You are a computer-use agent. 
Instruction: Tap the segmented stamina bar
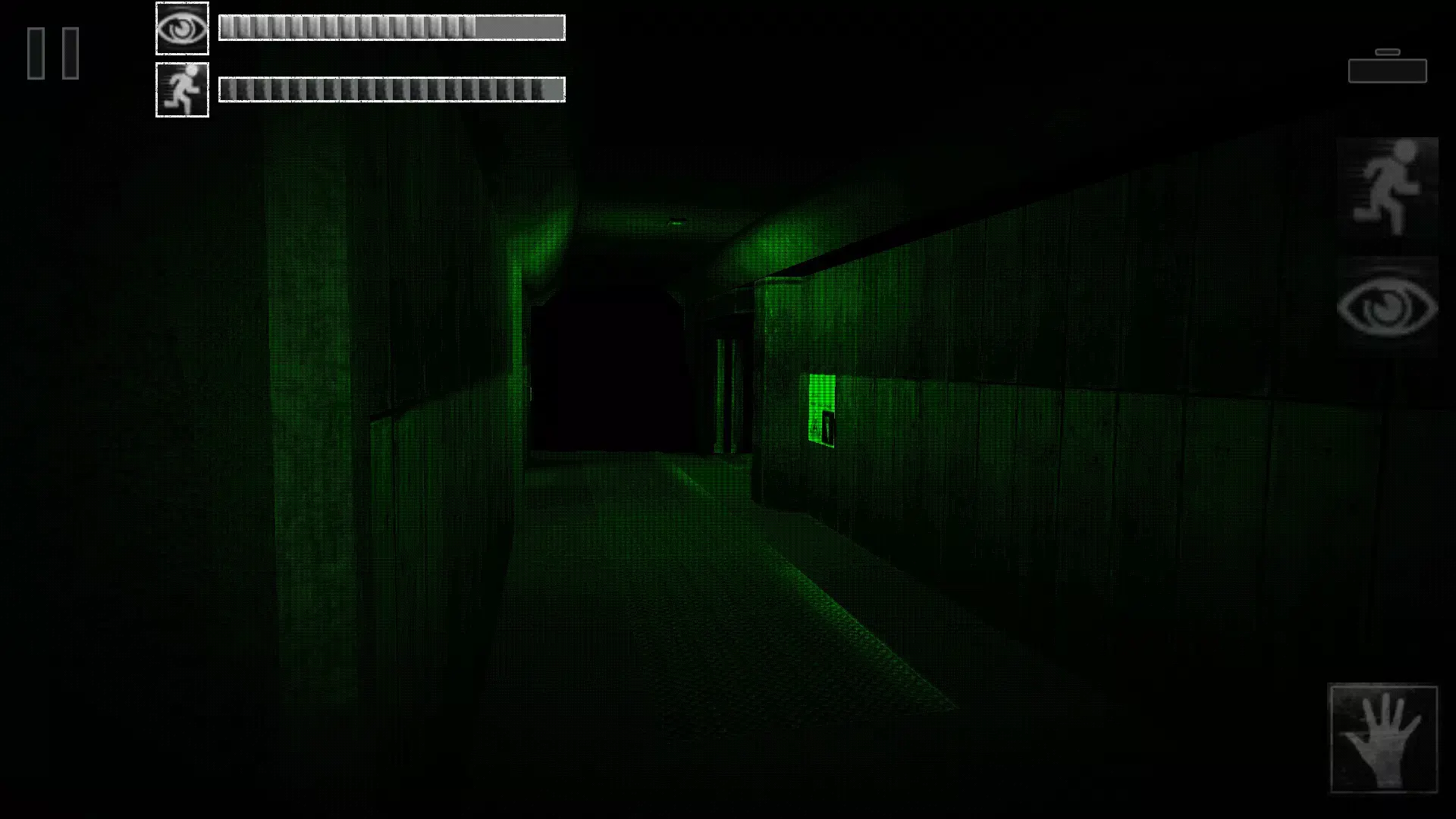coord(391,89)
